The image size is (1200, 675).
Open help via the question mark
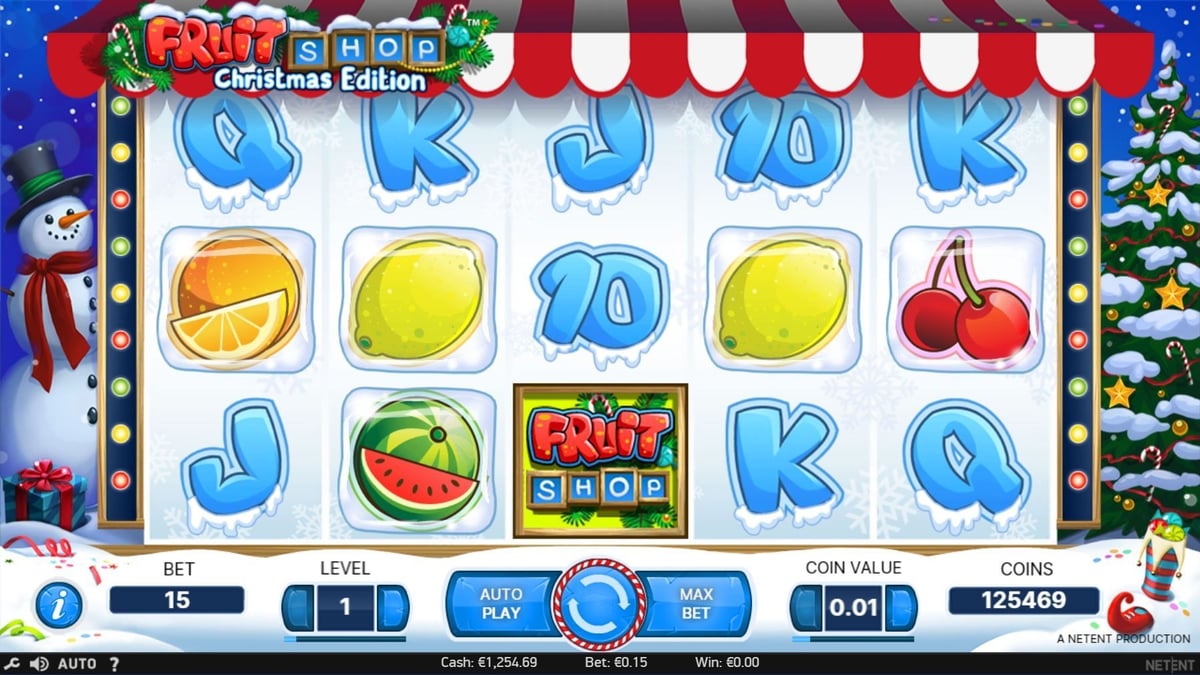point(114,663)
